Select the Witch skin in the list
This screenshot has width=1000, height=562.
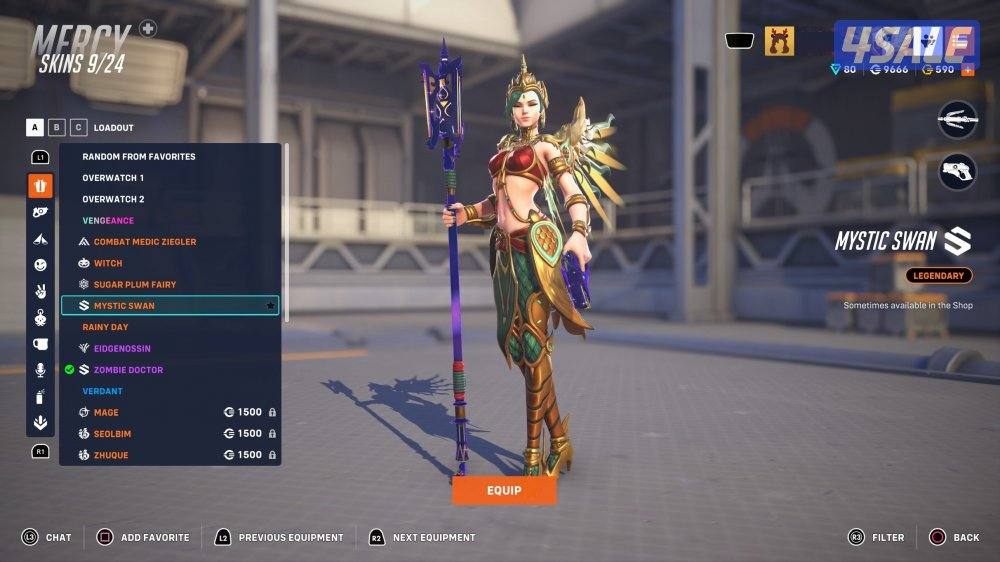(108, 263)
